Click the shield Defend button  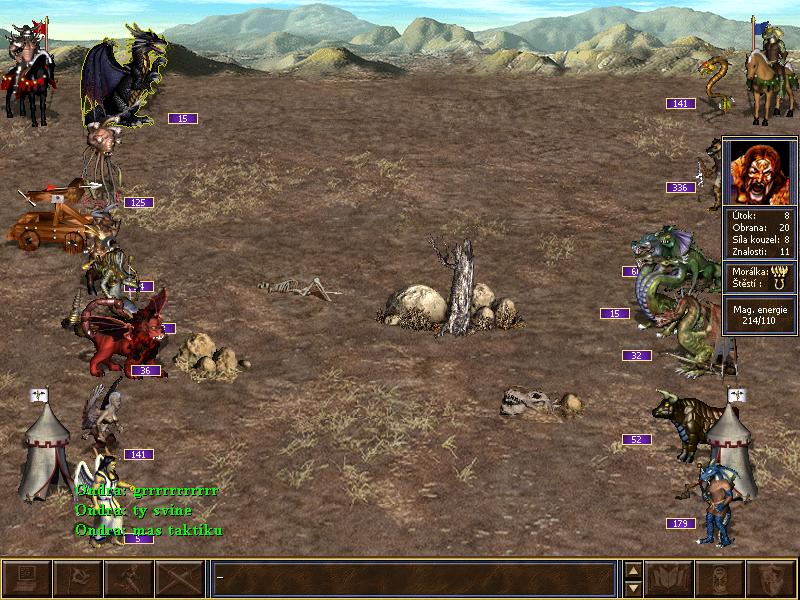point(771,579)
